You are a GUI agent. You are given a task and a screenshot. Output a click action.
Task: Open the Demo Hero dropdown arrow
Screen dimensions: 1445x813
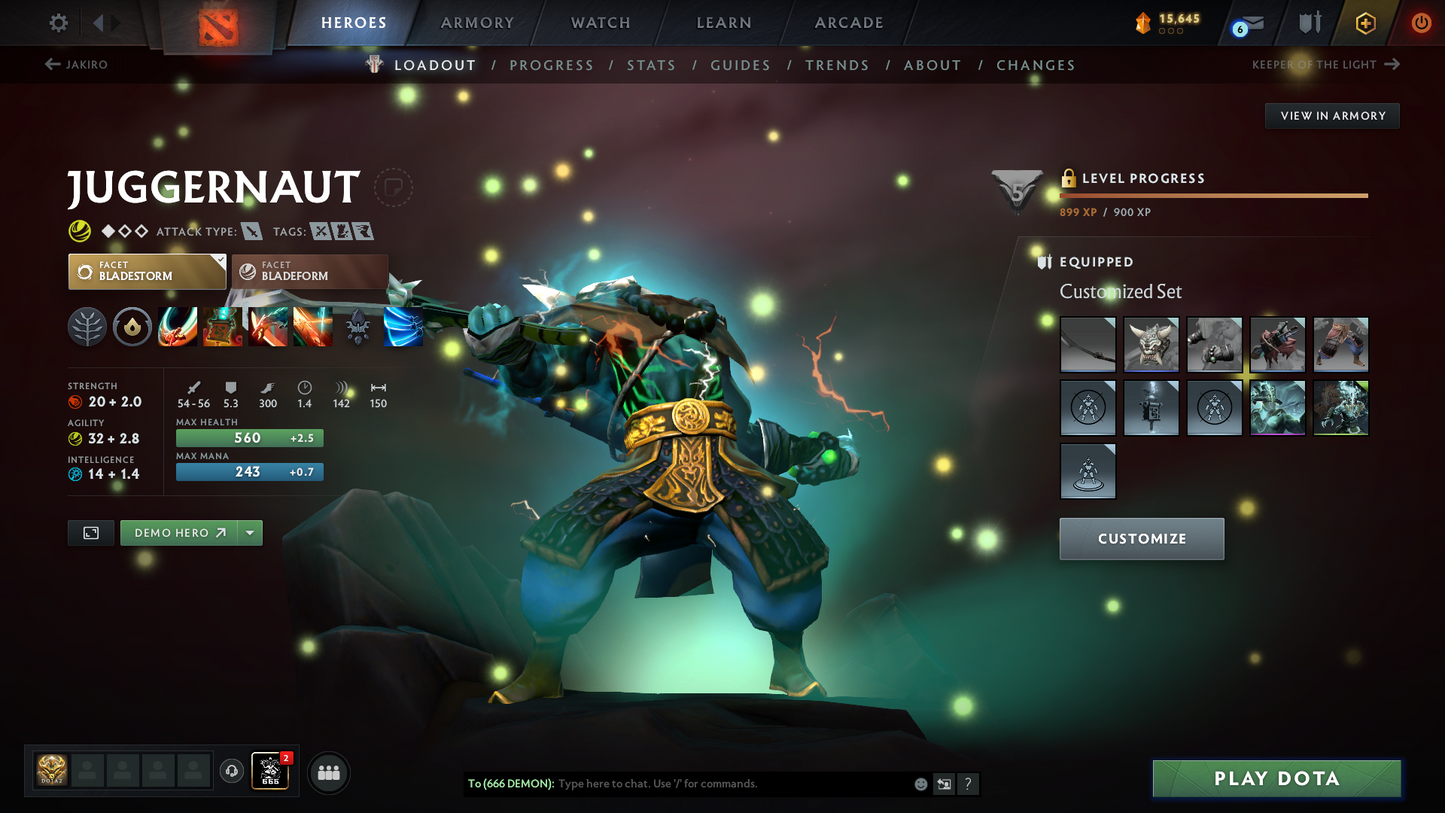pyautogui.click(x=249, y=532)
